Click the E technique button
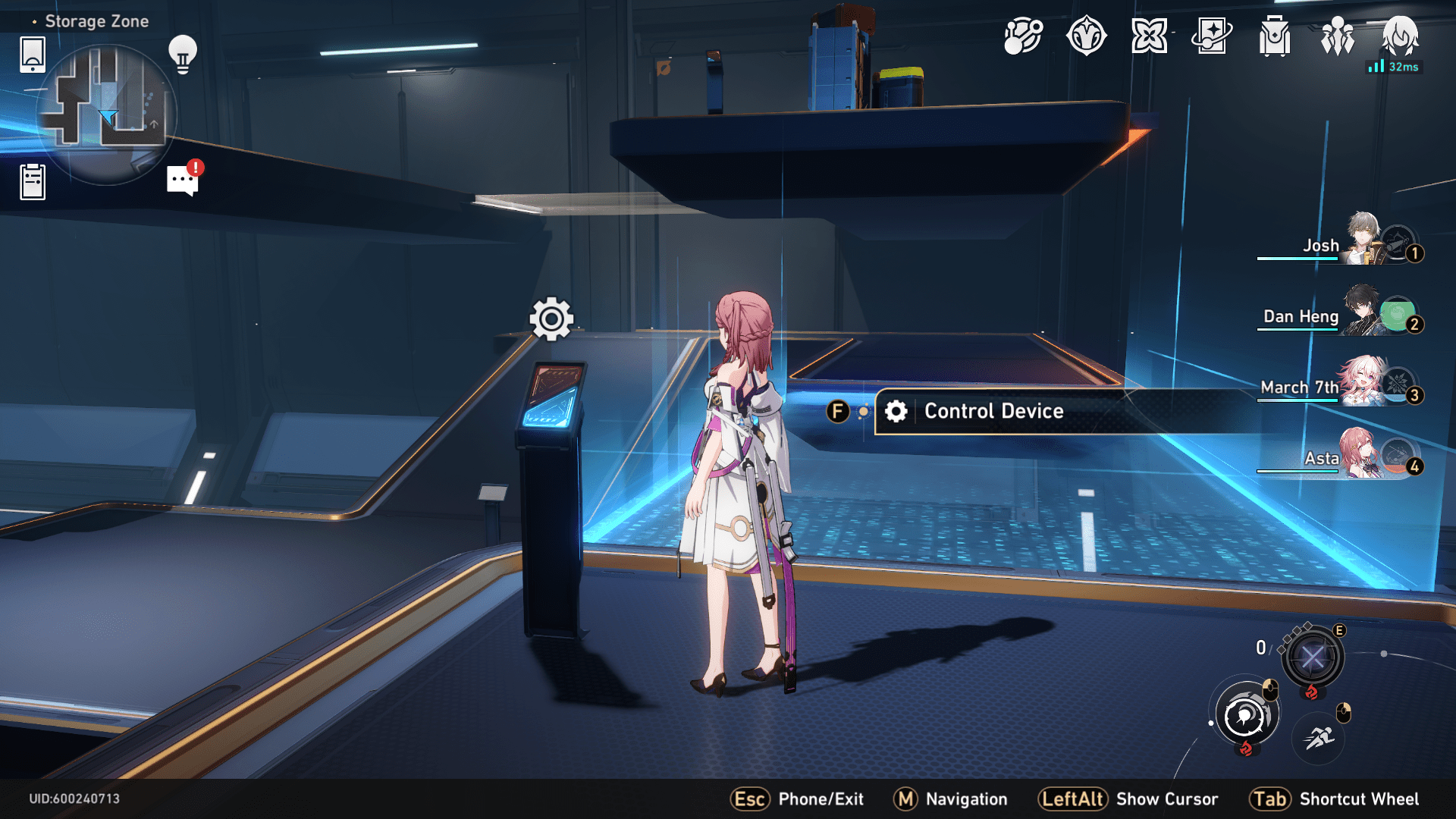The height and width of the screenshot is (819, 1456). [1311, 657]
